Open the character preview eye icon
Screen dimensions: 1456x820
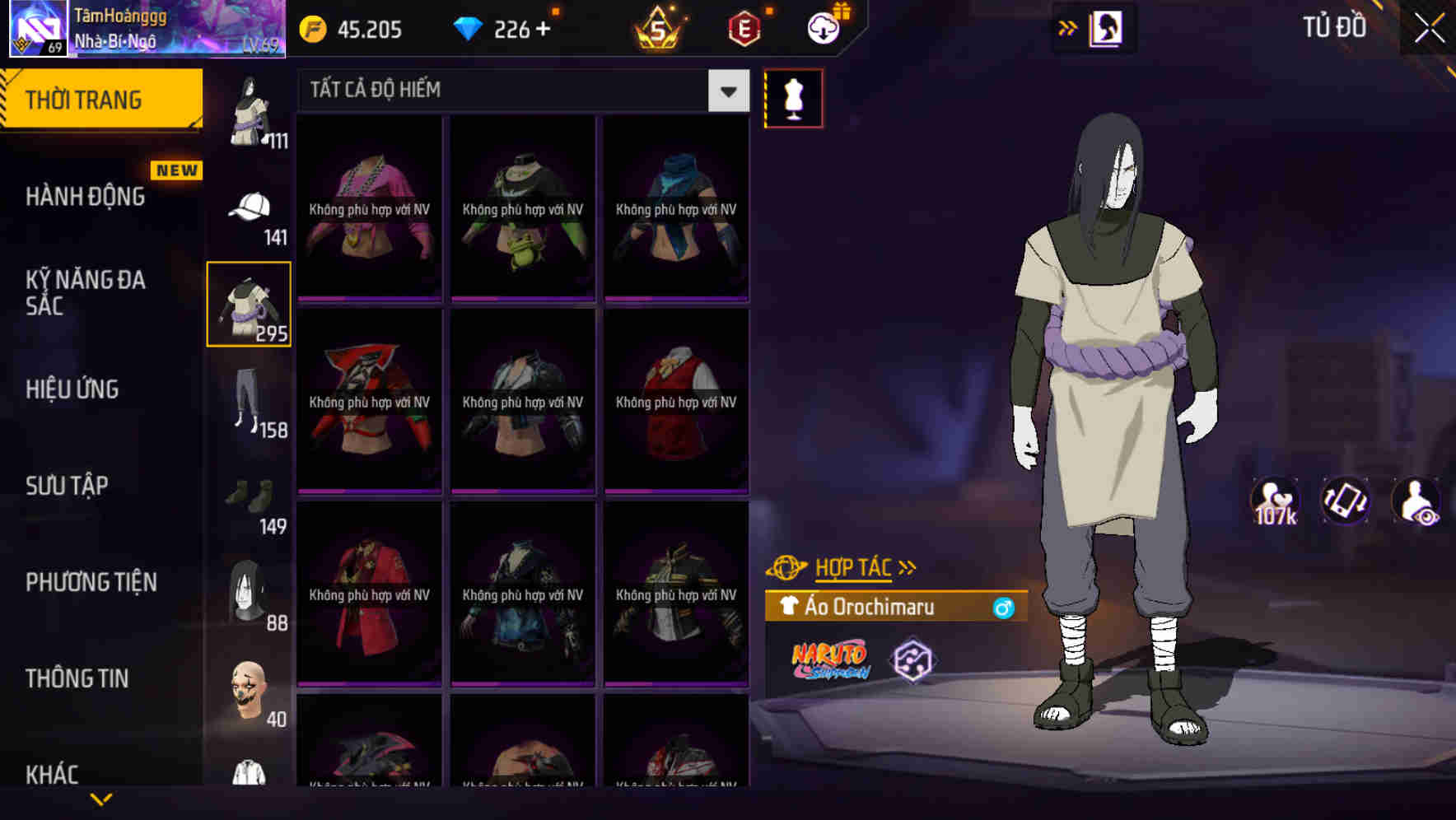click(1414, 501)
